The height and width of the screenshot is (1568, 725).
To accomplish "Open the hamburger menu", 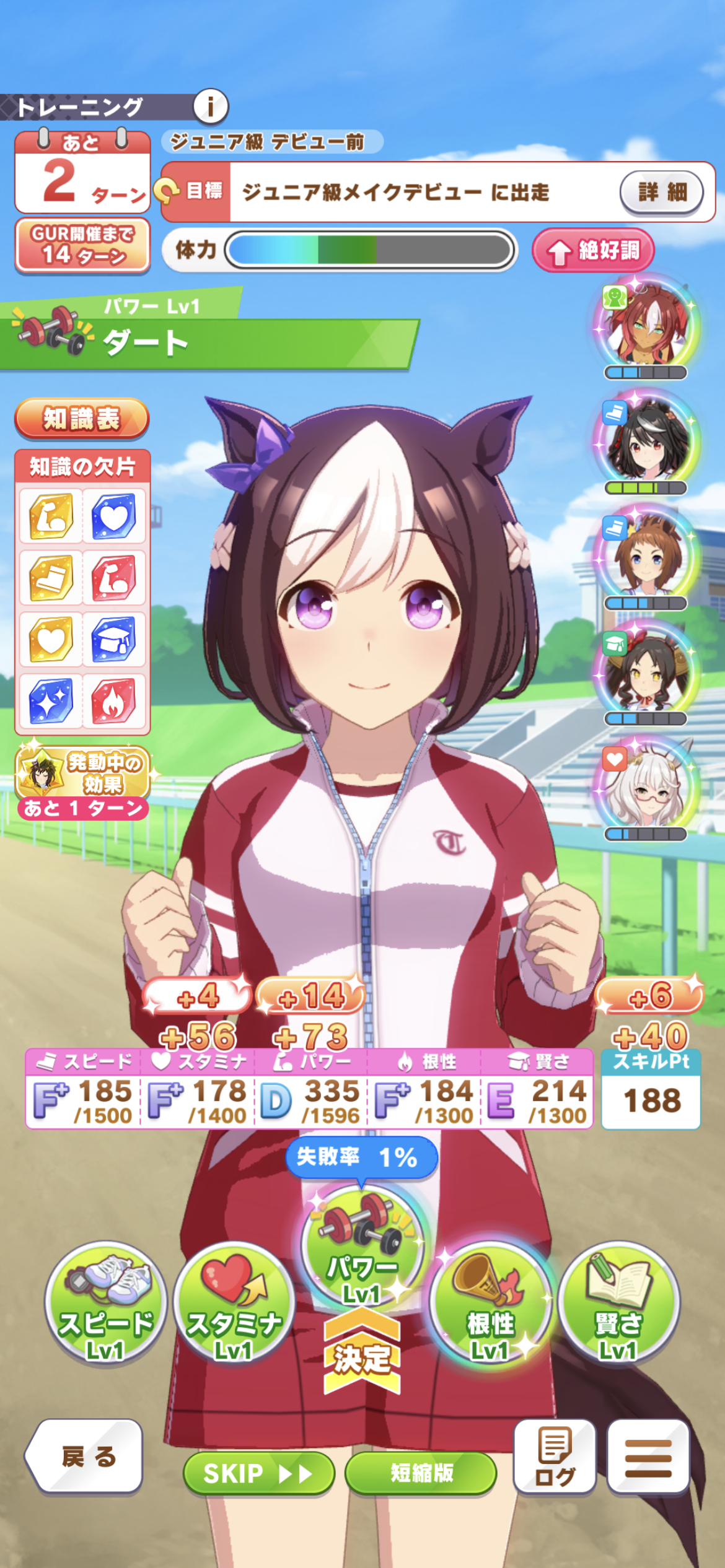I will 648,1456.
